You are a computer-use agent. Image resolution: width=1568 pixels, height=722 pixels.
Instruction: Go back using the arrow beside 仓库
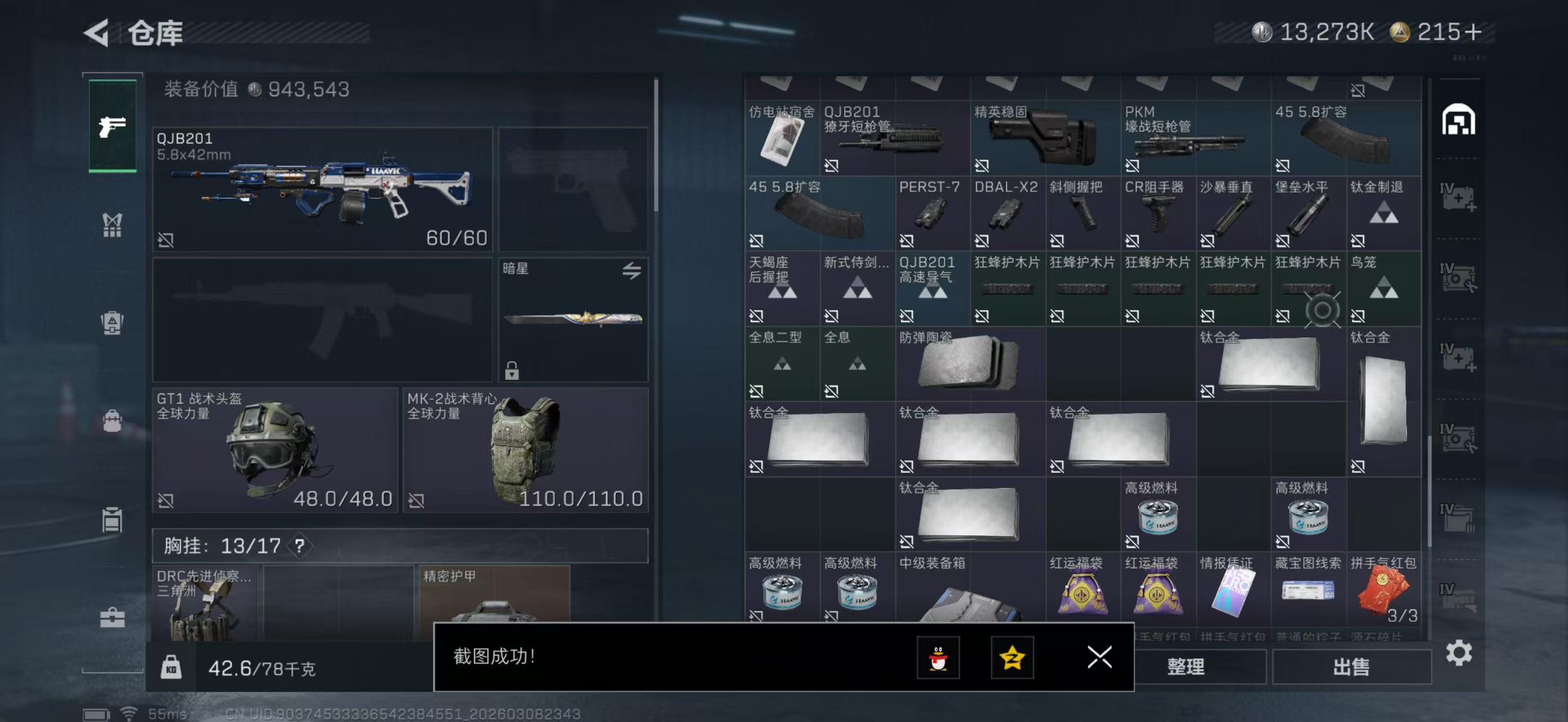98,32
